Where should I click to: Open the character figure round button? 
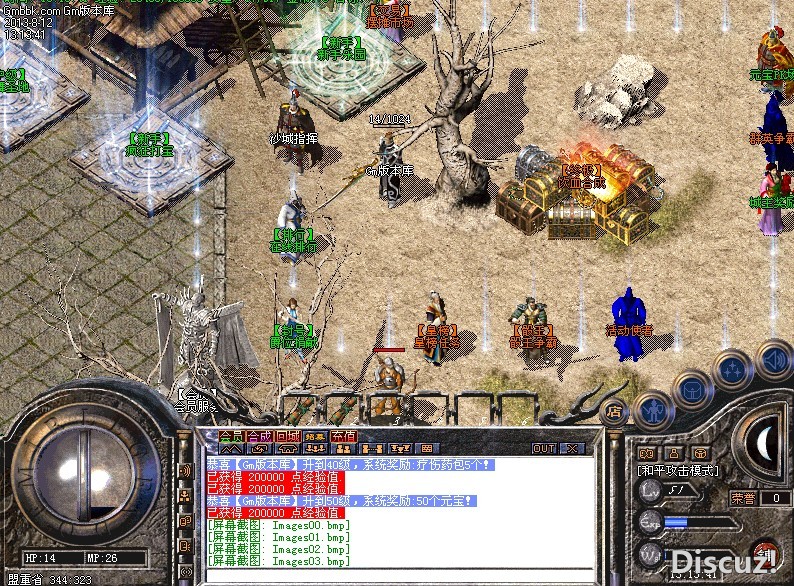tap(653, 409)
